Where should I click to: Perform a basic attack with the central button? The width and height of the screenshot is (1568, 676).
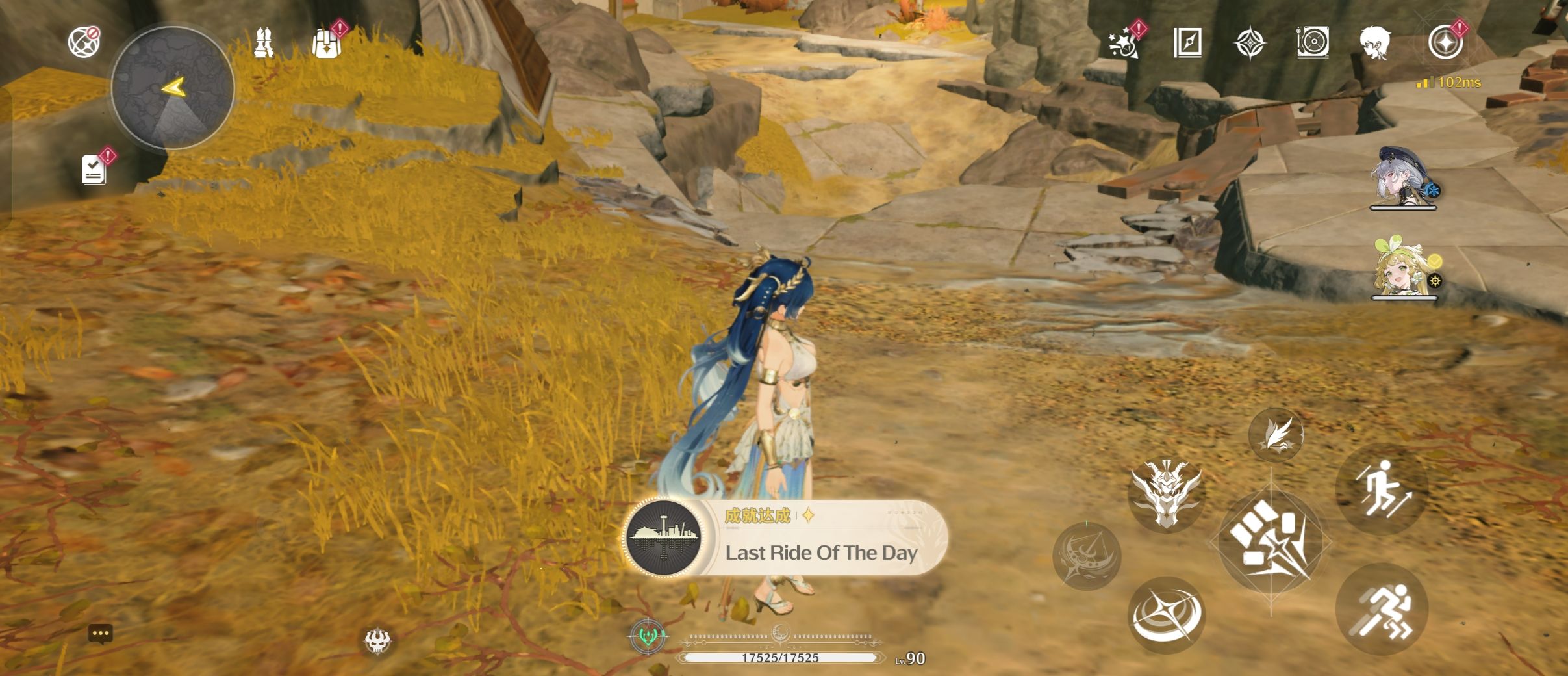tap(1271, 541)
